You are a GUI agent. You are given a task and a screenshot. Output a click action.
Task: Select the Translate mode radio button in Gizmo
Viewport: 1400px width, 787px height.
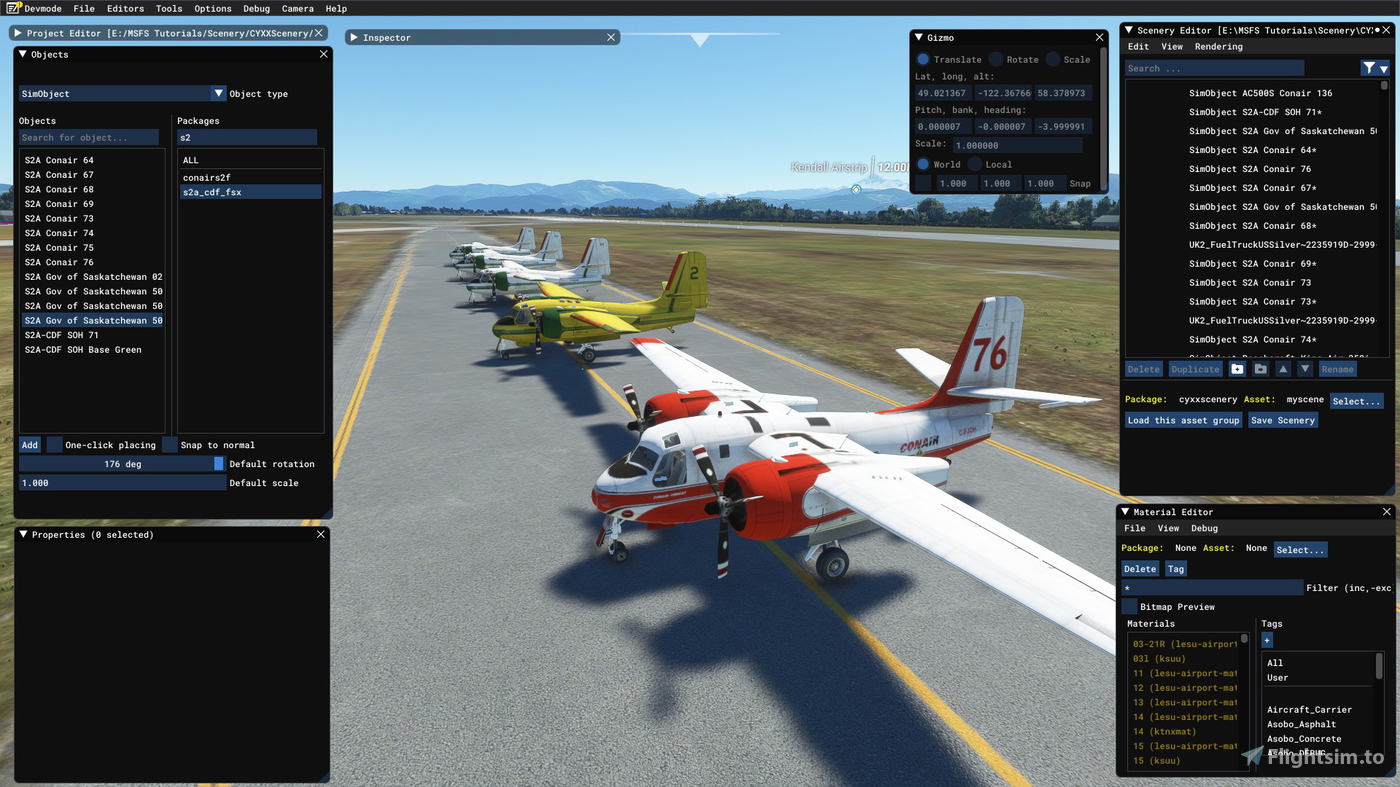922,58
